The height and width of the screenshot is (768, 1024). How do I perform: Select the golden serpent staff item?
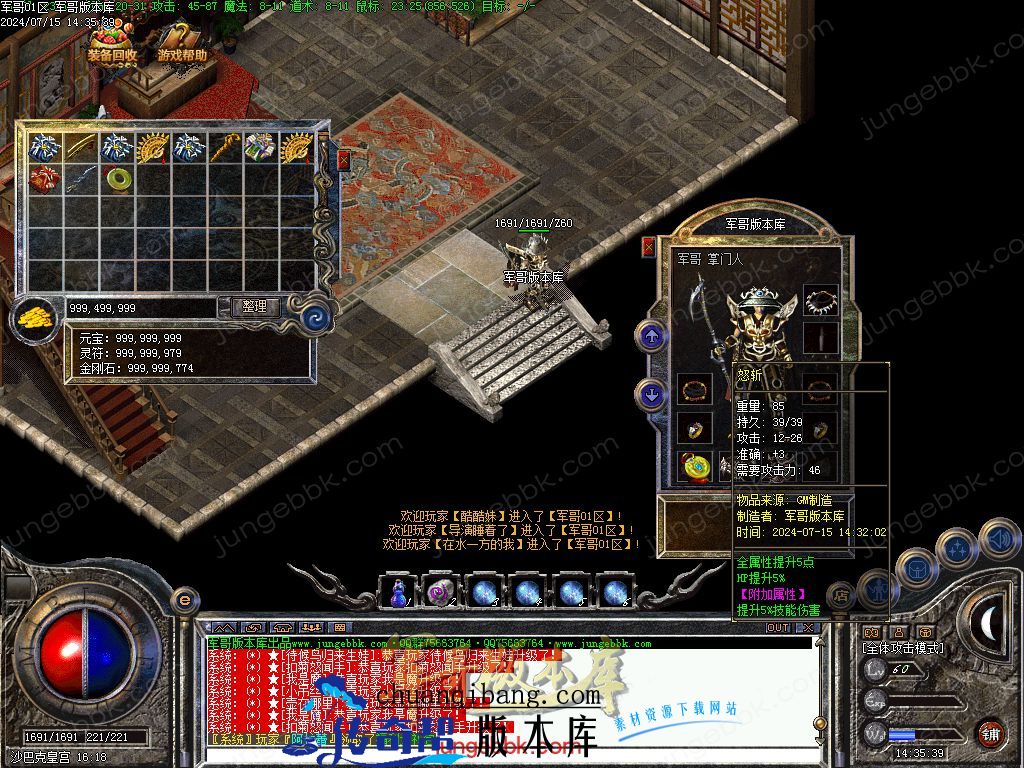224,147
